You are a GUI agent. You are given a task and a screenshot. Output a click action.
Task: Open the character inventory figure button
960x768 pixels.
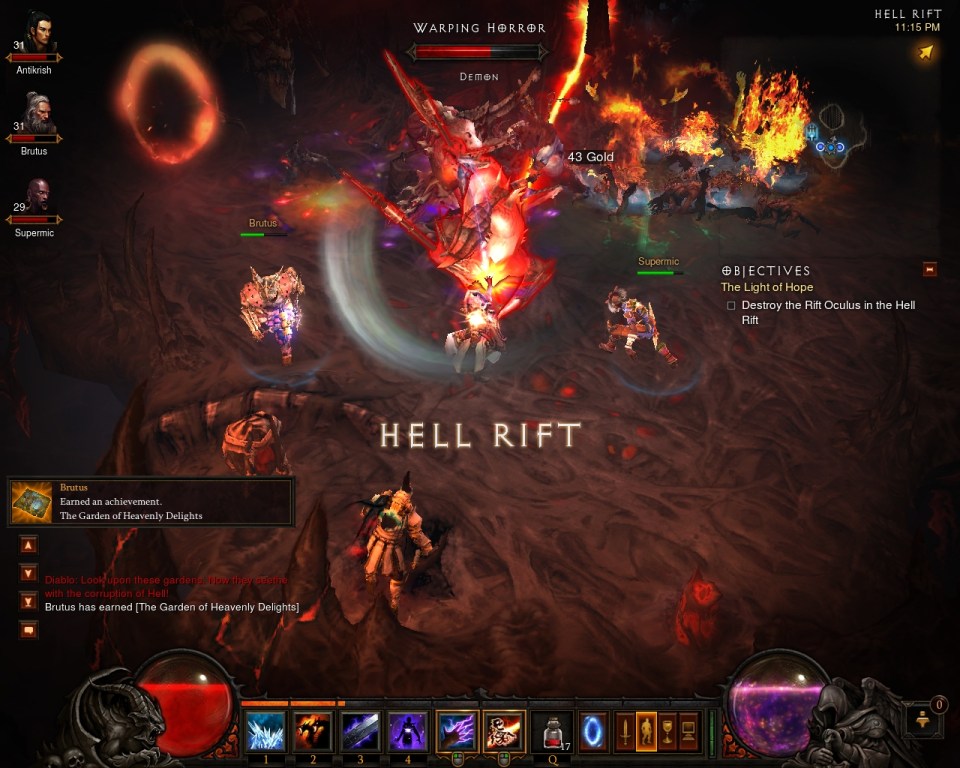tap(647, 731)
